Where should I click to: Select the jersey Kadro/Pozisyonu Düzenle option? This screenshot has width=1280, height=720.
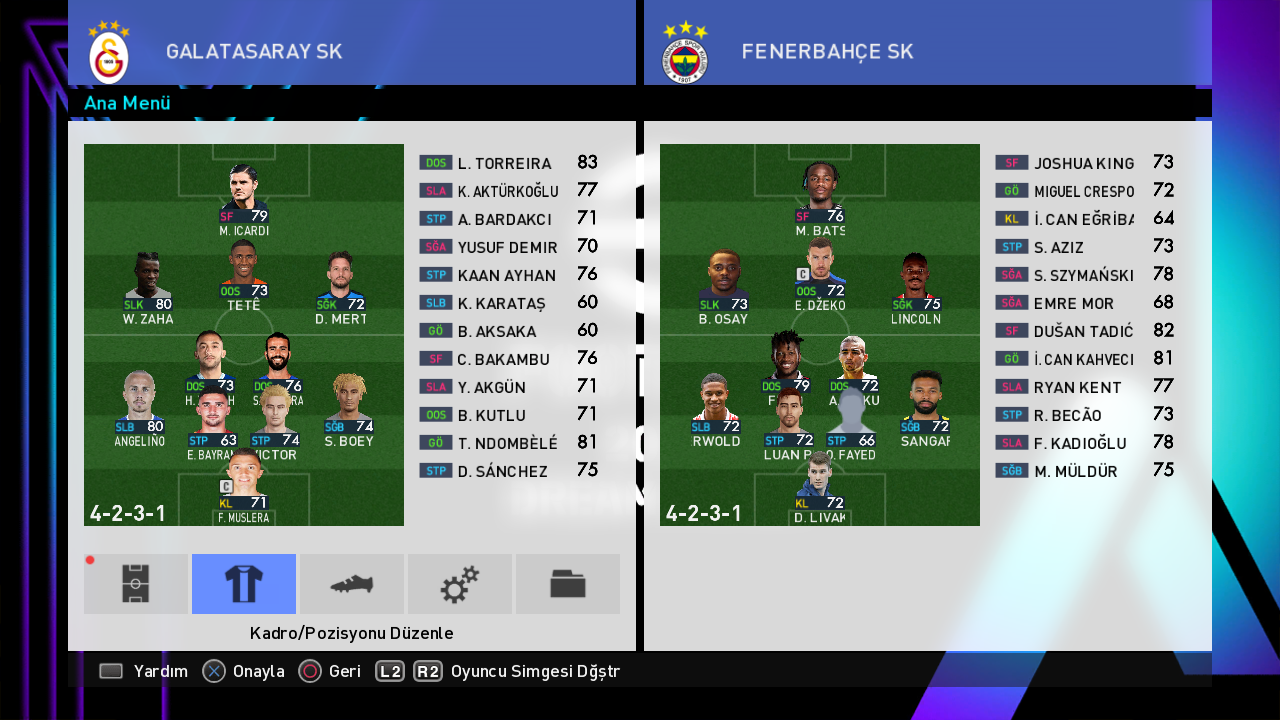pyautogui.click(x=244, y=584)
